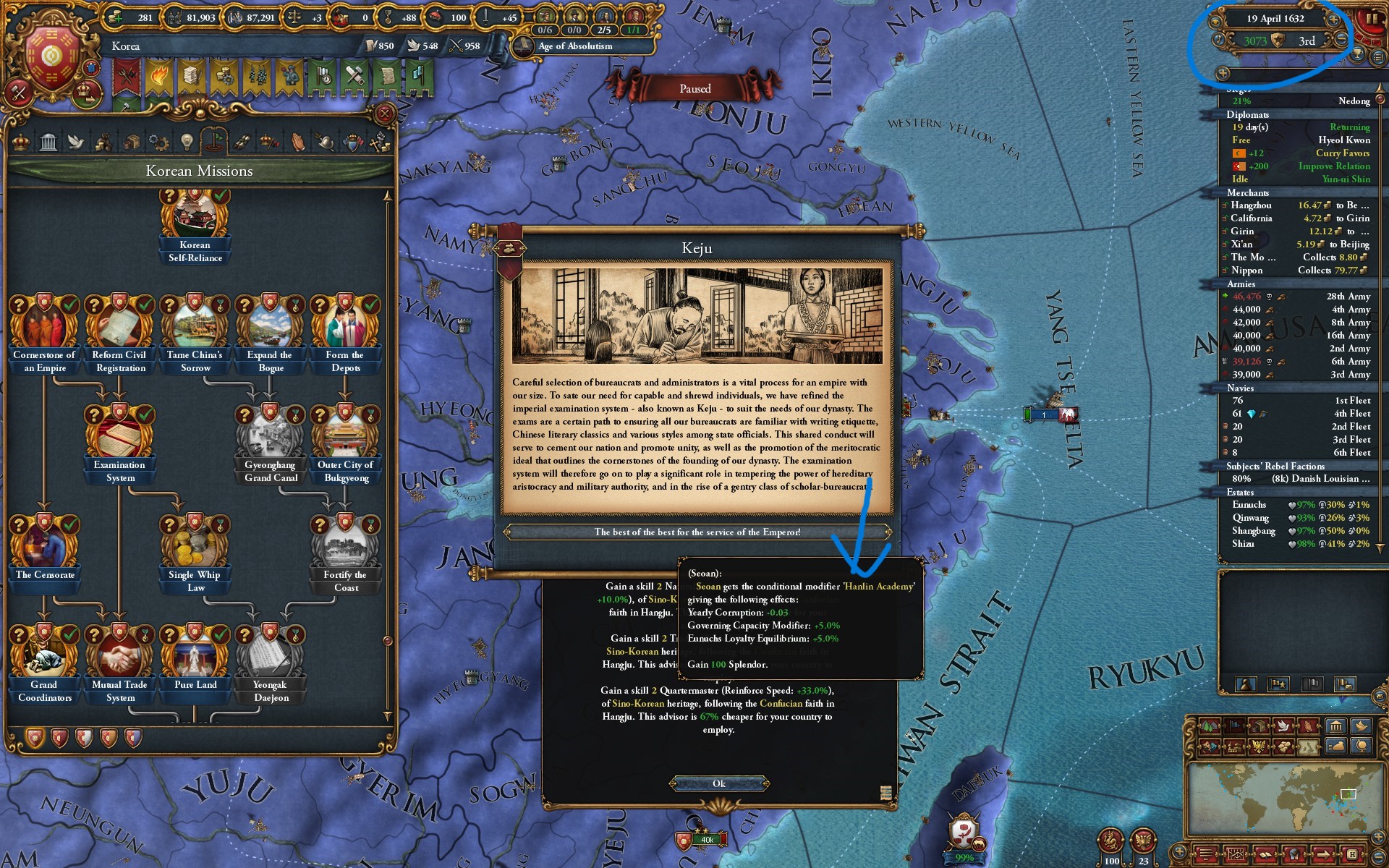The image size is (1389, 868).
Task: Collapse the Diplomats section in the outliner
Action: pyautogui.click(x=1246, y=114)
